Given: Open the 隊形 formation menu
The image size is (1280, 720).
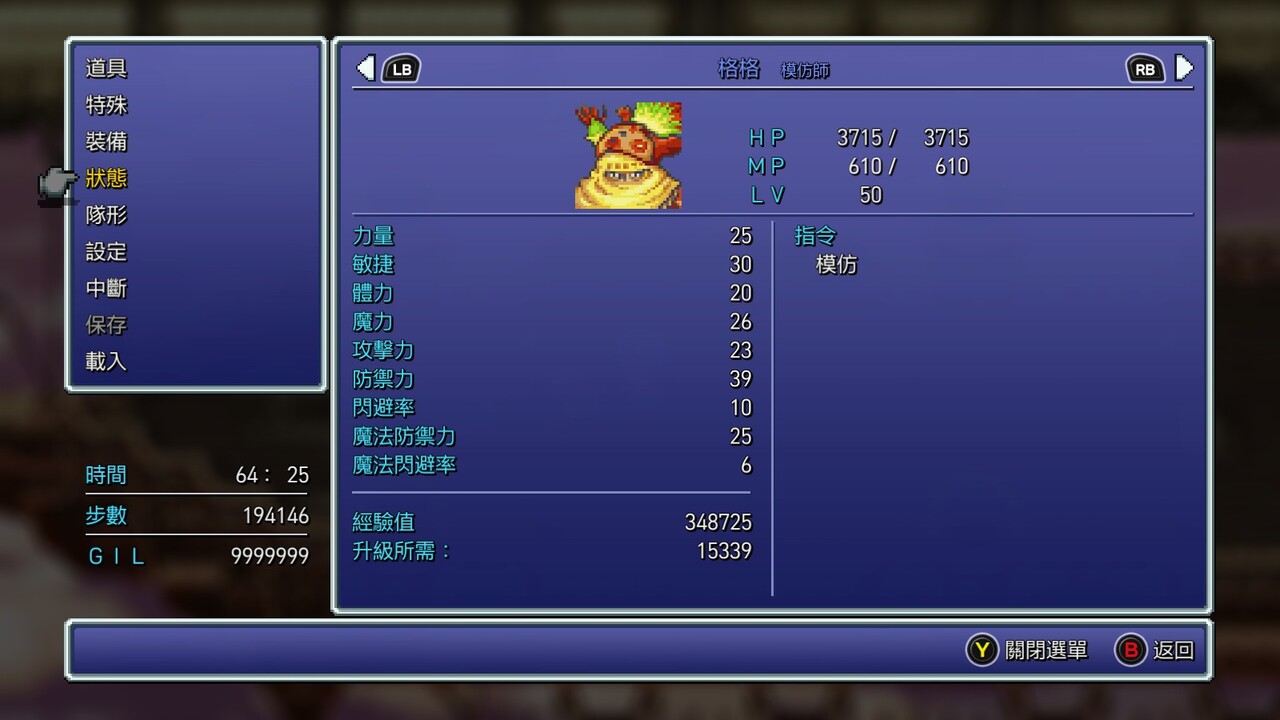Looking at the screenshot, I should click(x=106, y=215).
